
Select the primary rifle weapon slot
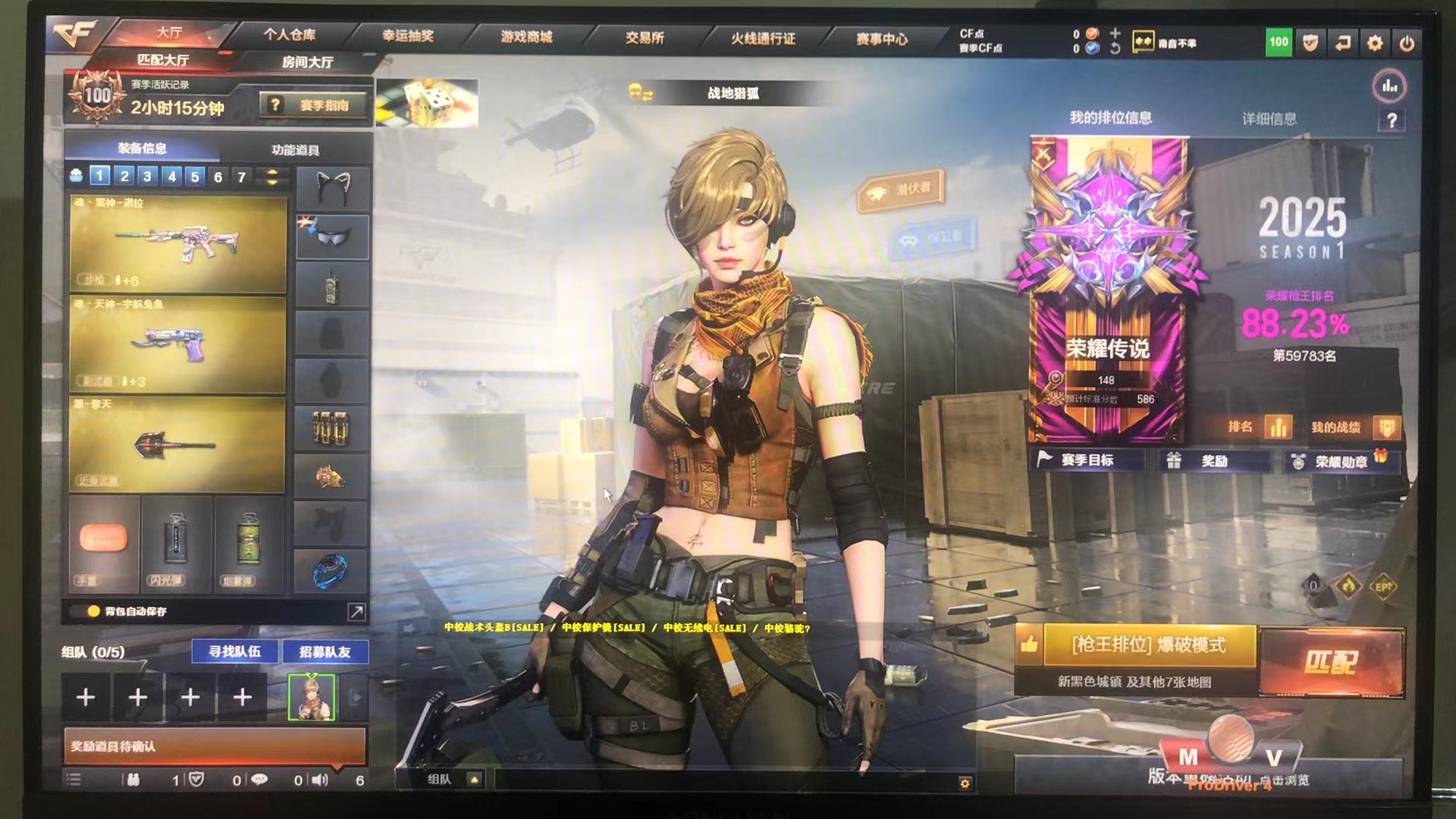pos(178,244)
